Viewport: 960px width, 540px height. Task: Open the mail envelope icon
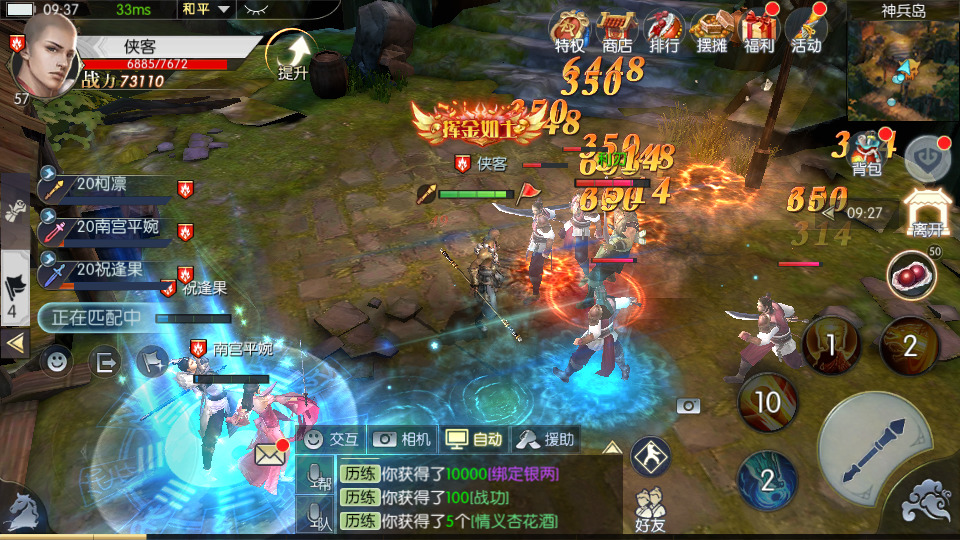point(270,455)
